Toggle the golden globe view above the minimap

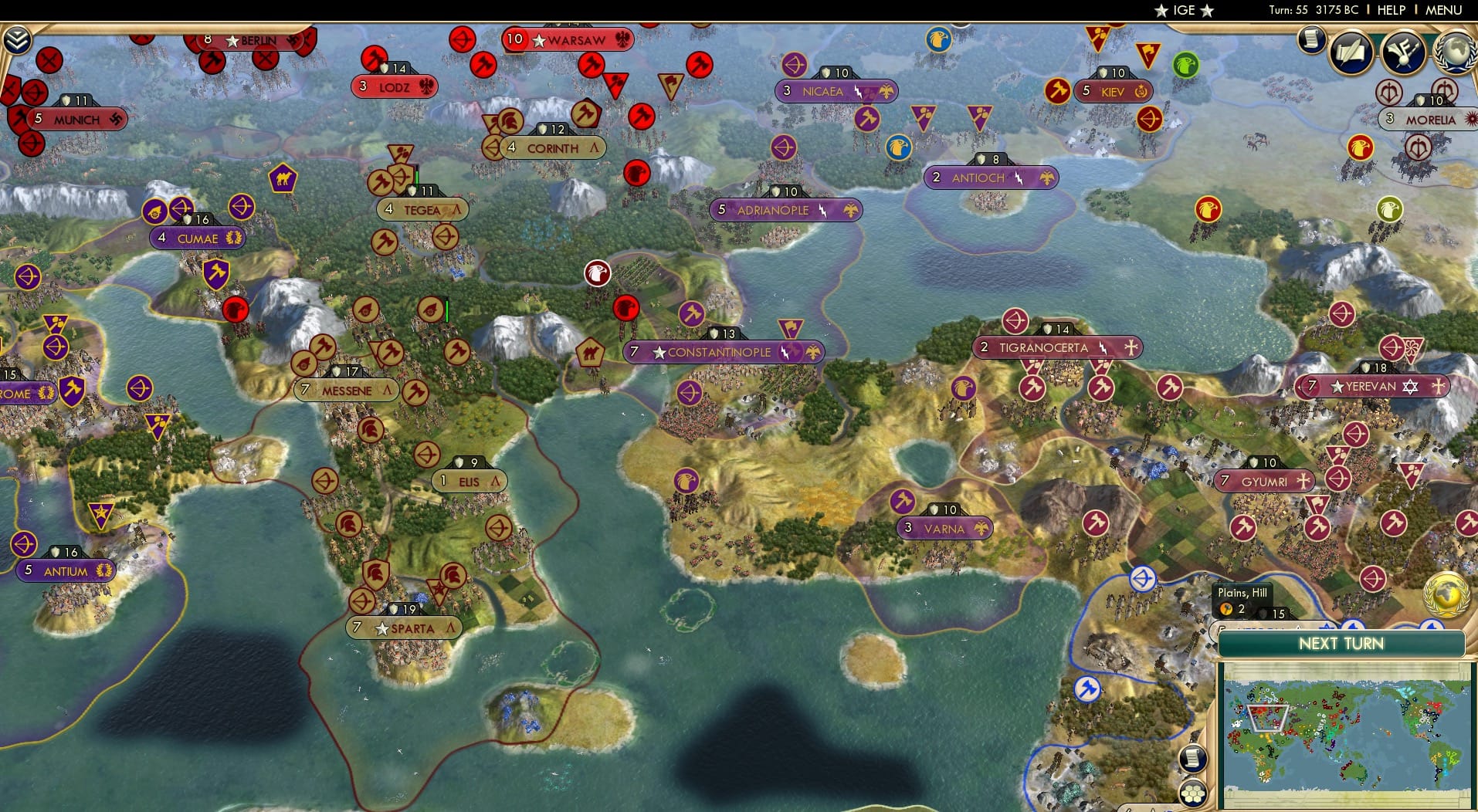coord(1448,596)
